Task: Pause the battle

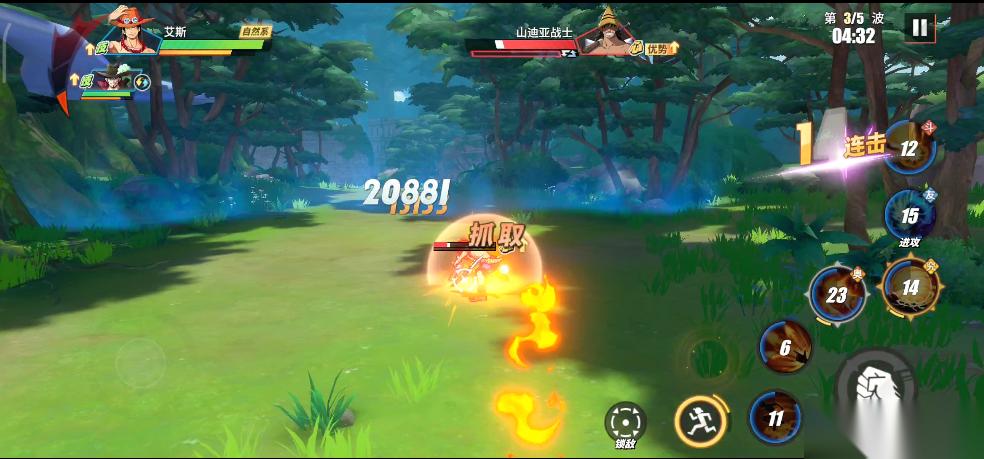Action: [918, 28]
